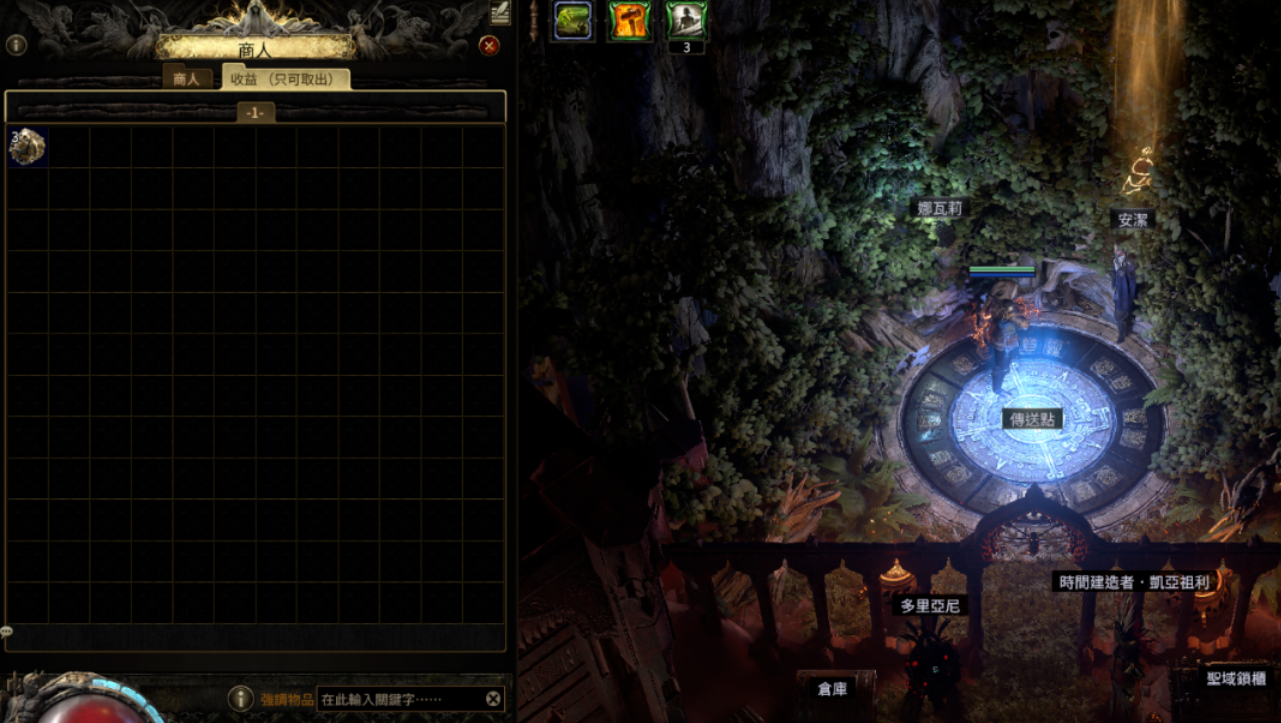Take the stacked gold item from the grid

coord(27,146)
